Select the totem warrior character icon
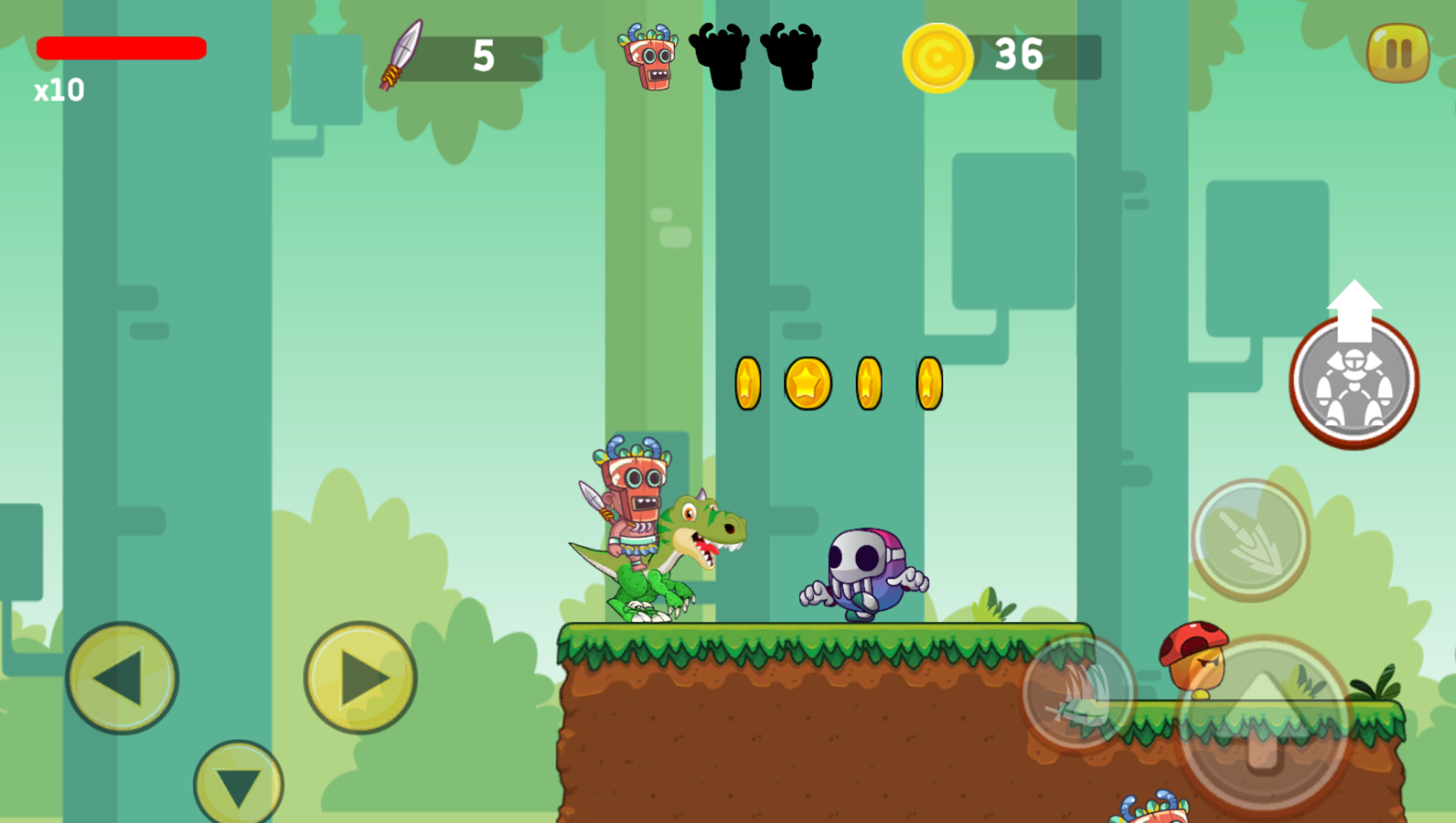1456x823 pixels. coord(651,57)
